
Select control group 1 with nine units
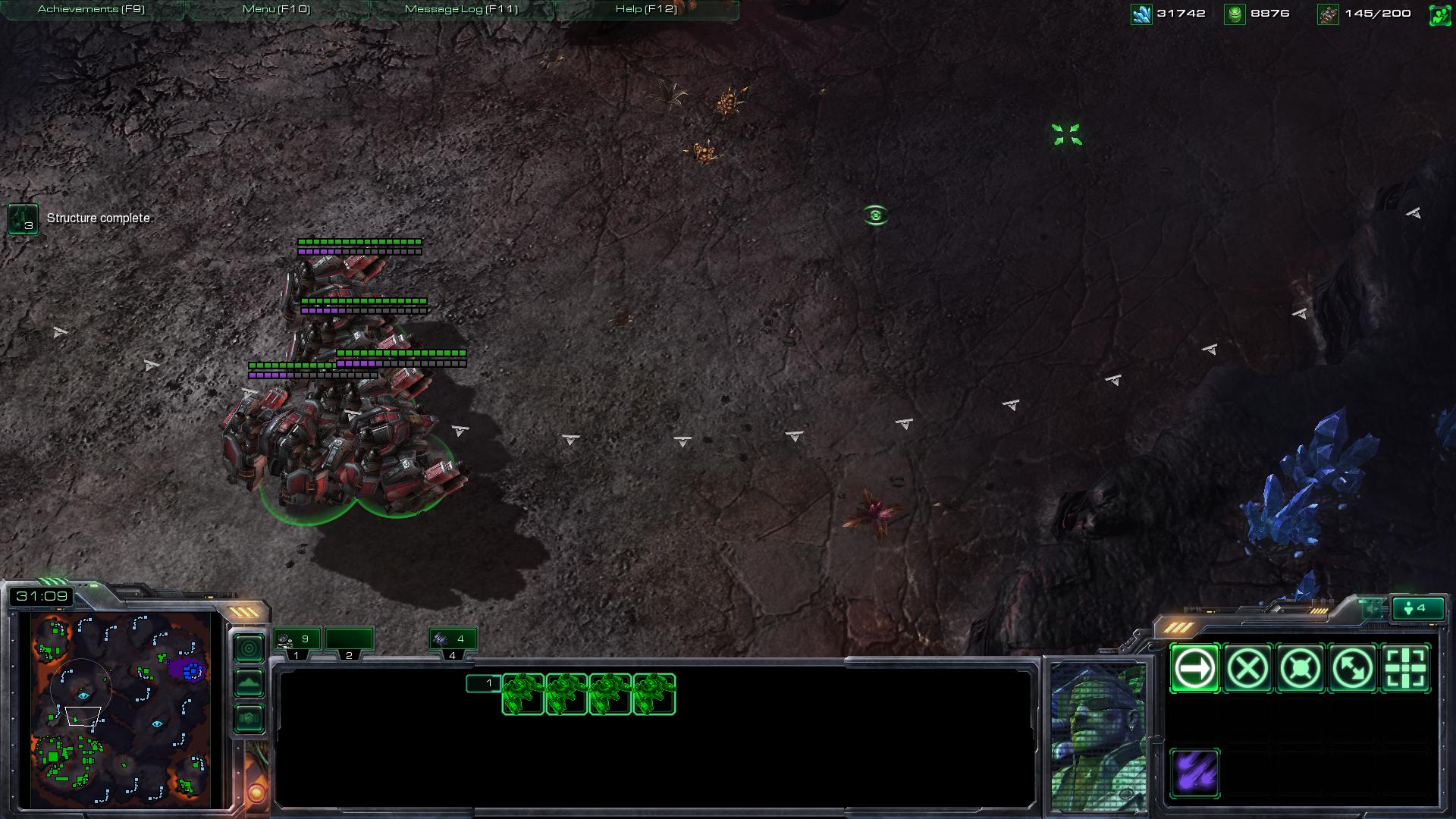(297, 639)
